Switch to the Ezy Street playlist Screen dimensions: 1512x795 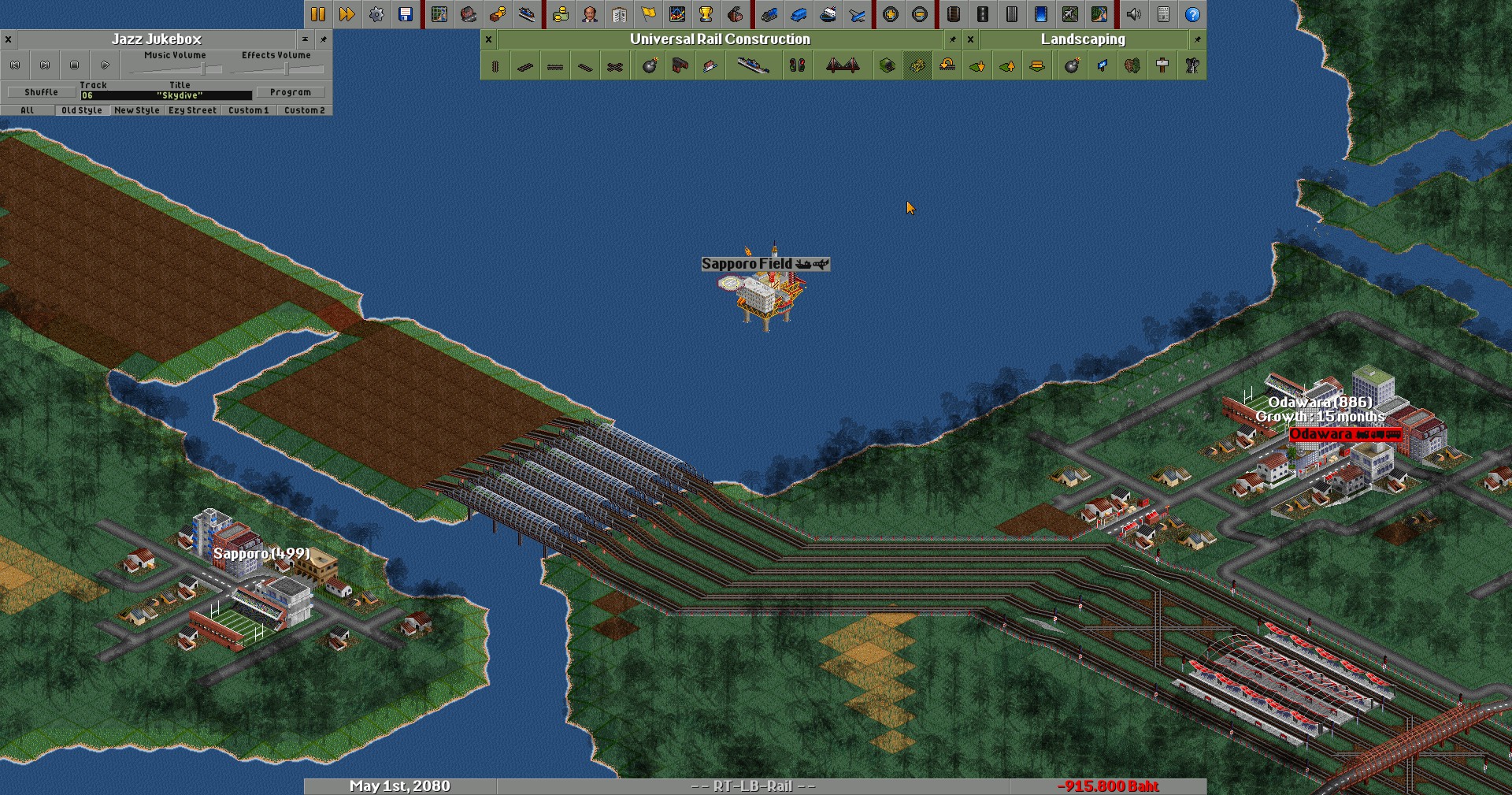pos(192,110)
